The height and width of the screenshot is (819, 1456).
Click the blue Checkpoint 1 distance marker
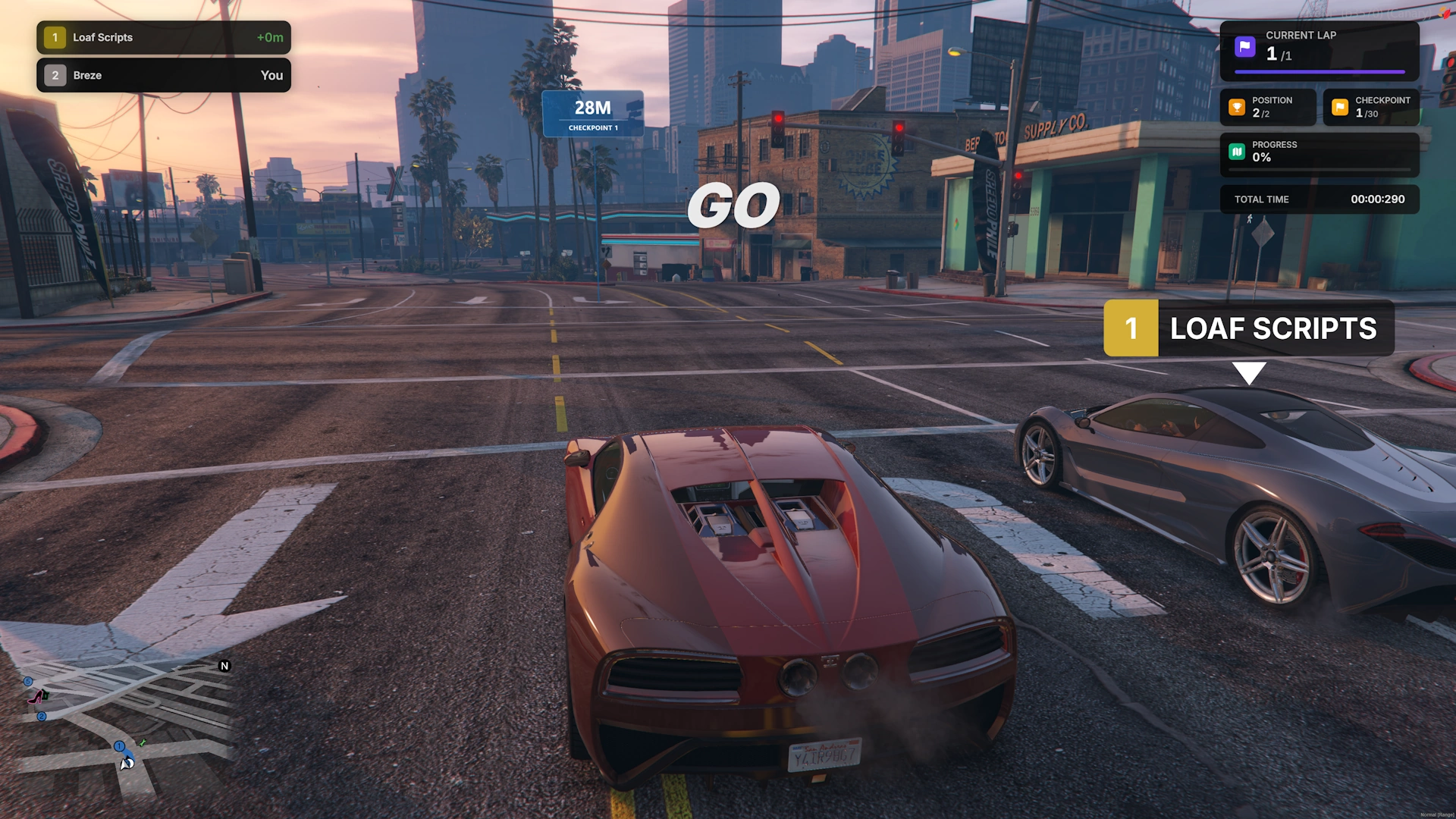click(593, 114)
